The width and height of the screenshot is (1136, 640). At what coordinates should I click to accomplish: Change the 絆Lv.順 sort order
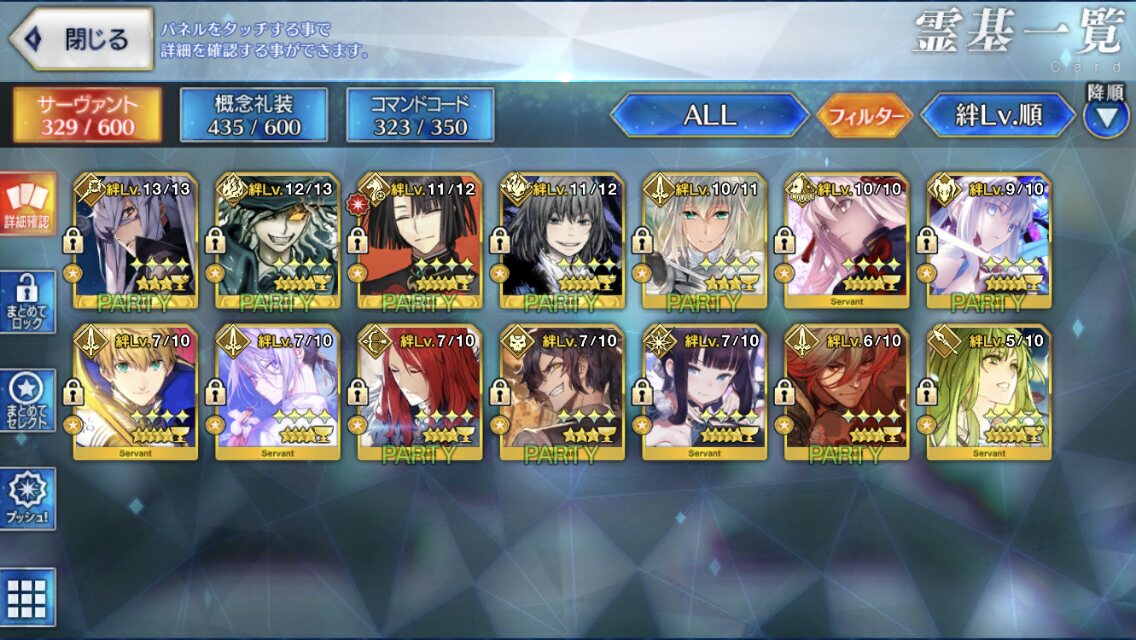tap(996, 115)
